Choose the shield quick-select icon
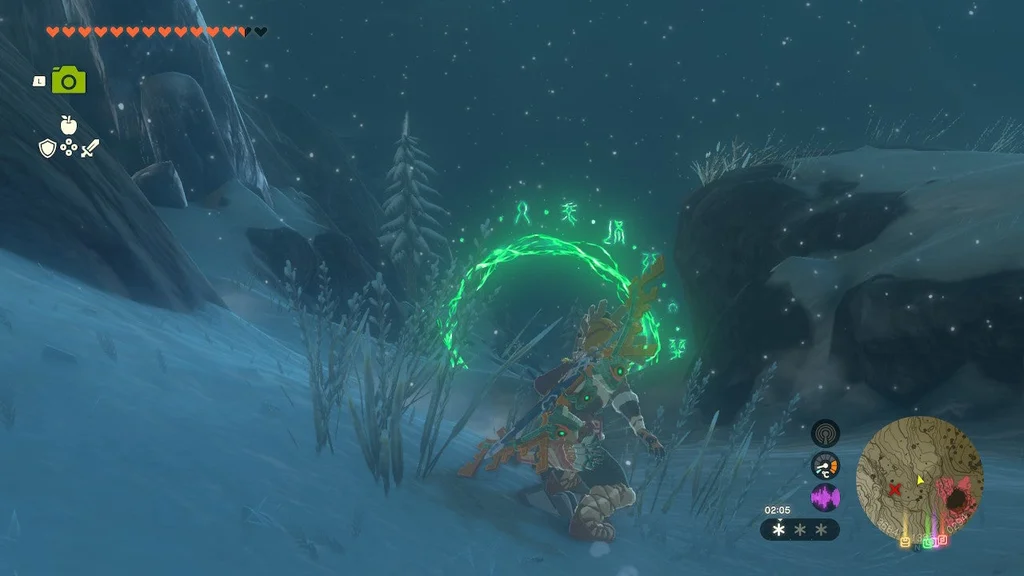The height and width of the screenshot is (576, 1024). (47, 149)
